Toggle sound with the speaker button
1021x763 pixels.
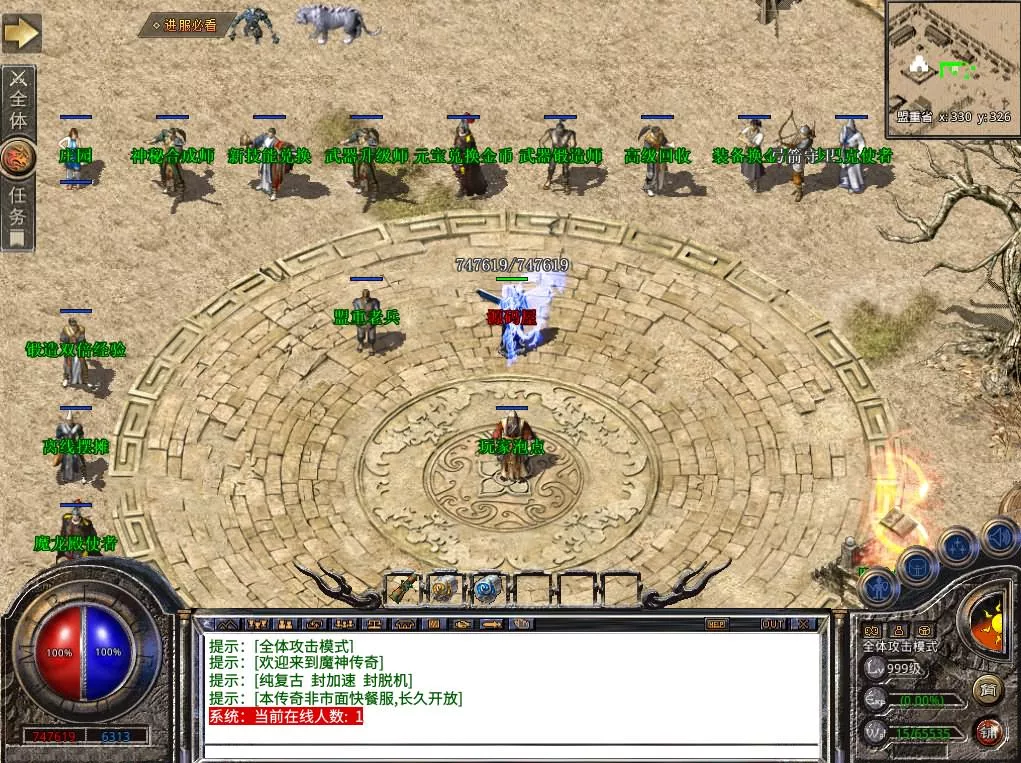pos(997,535)
